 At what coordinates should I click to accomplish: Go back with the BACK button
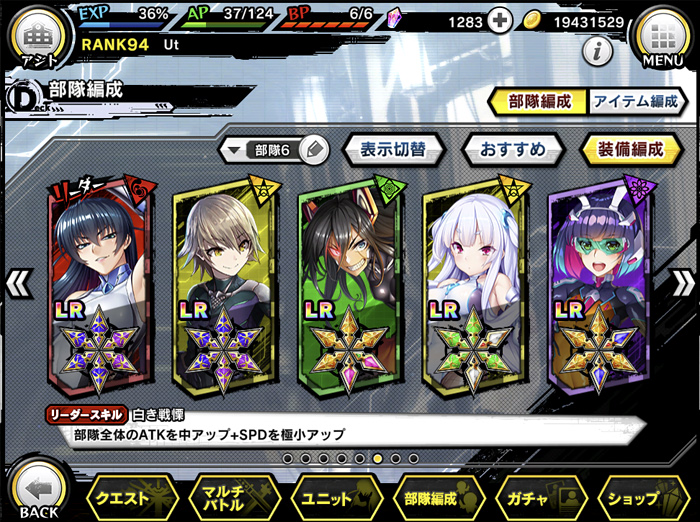[38, 492]
